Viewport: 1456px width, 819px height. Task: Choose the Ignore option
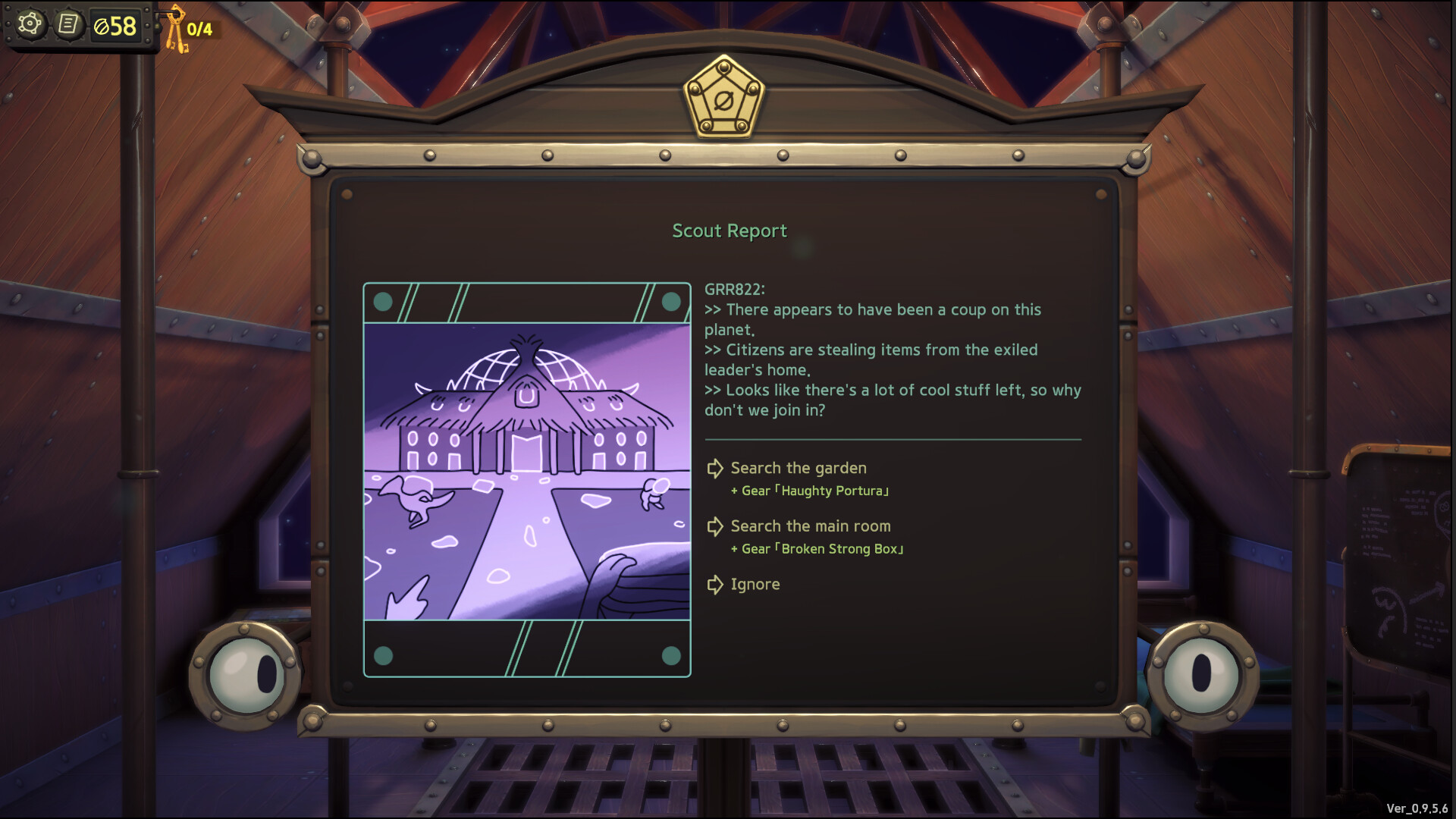[755, 584]
